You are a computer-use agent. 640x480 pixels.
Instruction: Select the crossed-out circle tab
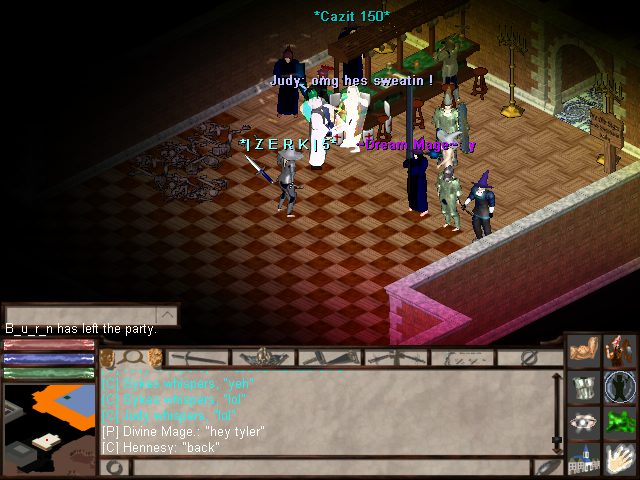[529, 357]
